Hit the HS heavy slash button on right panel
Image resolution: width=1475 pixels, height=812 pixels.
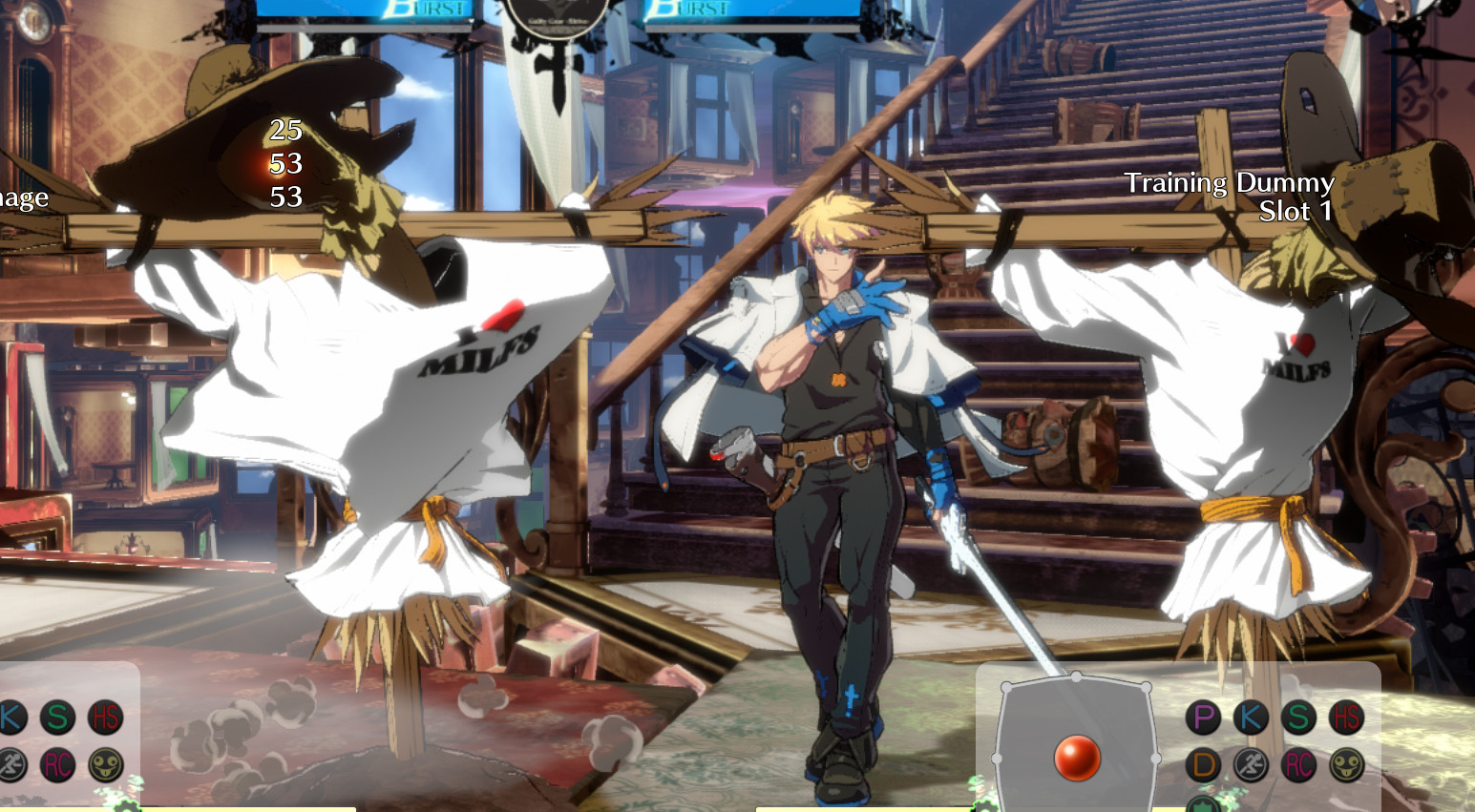coord(1347,717)
